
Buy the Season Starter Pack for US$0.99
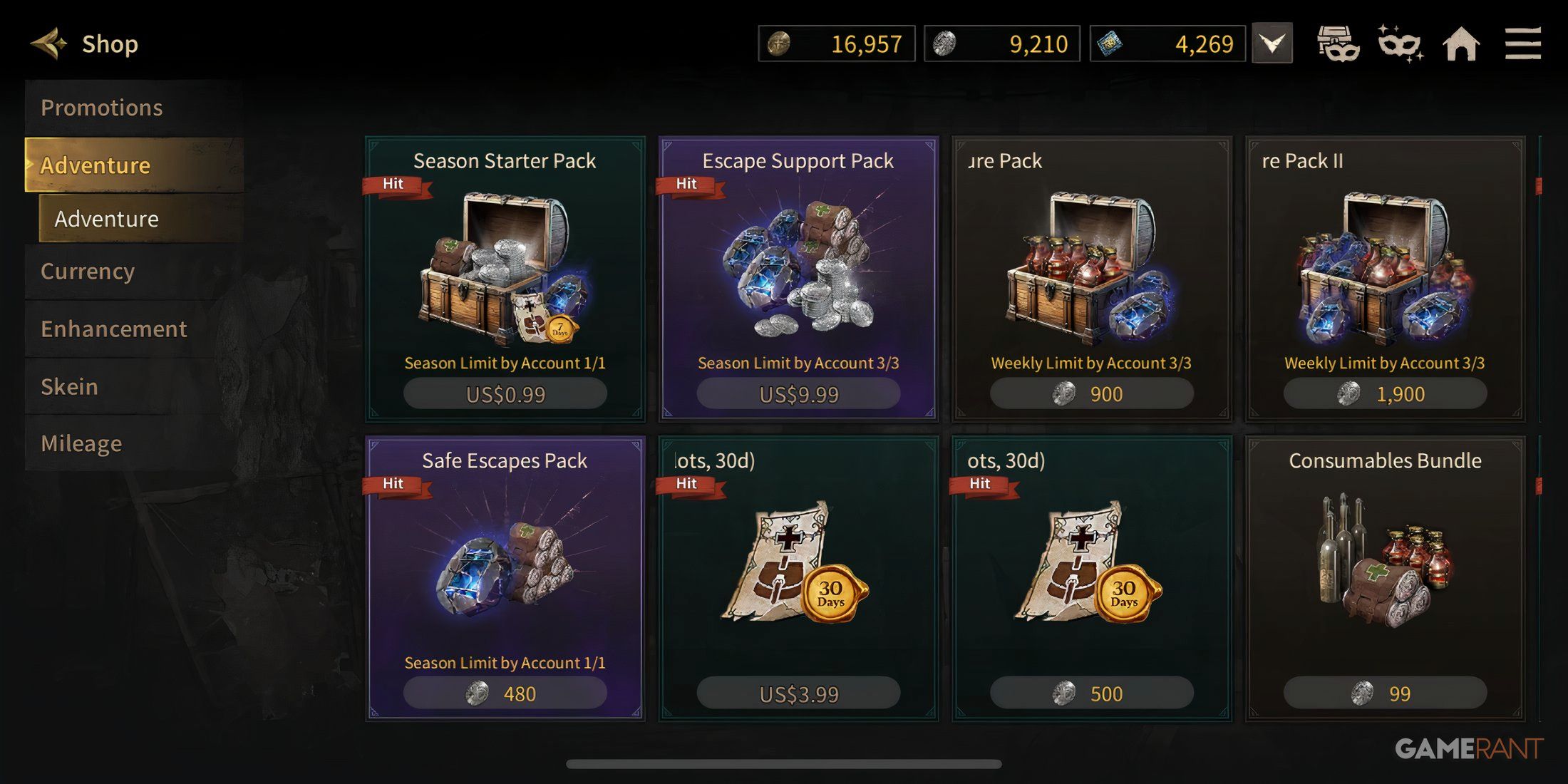(504, 393)
